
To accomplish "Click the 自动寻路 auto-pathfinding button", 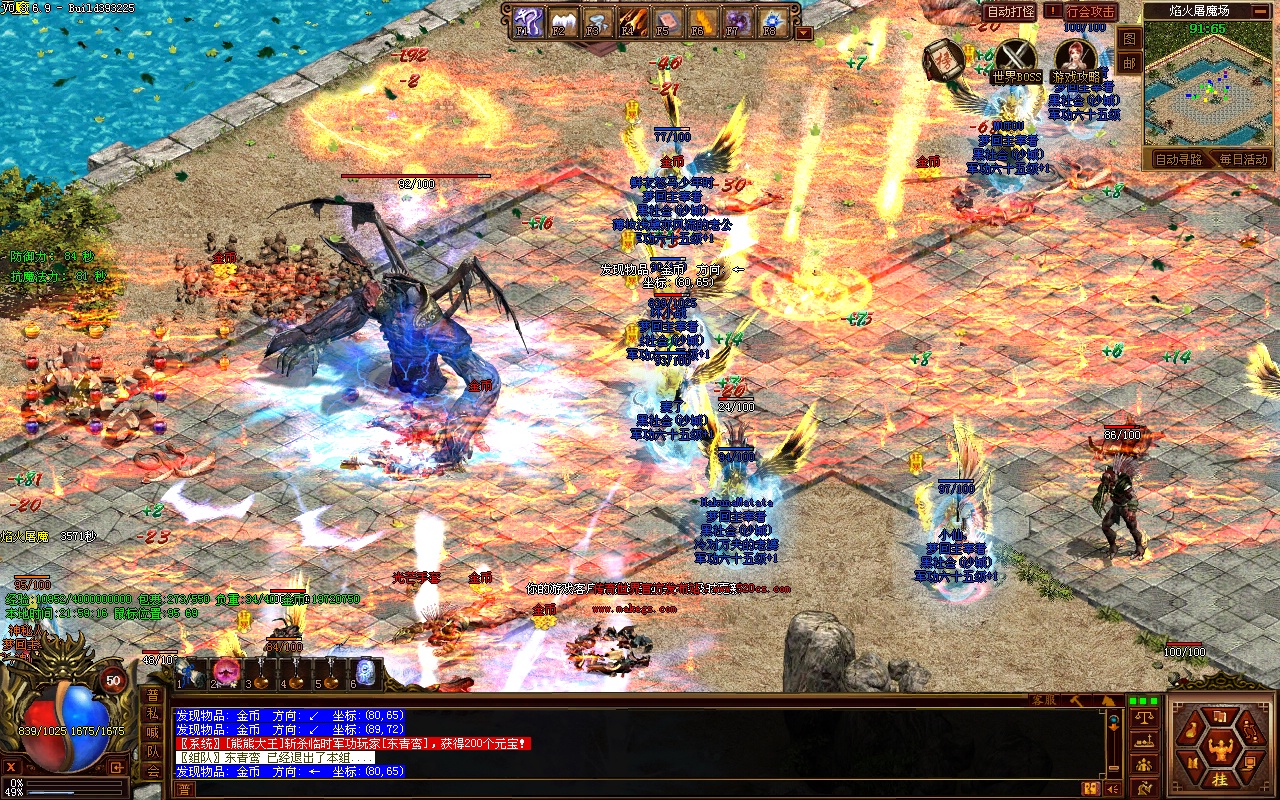I will [x=1178, y=159].
